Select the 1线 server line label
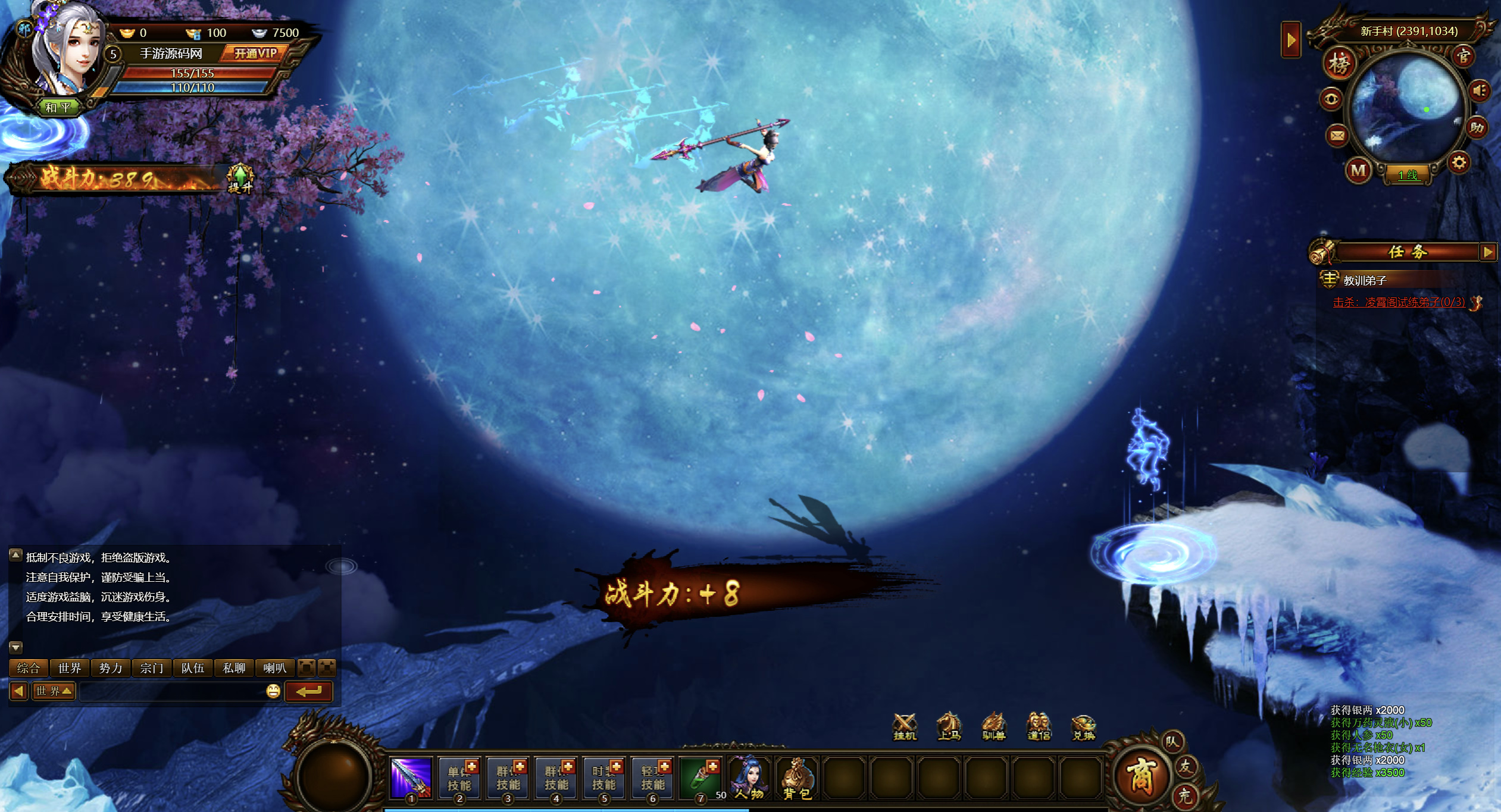The width and height of the screenshot is (1501, 812). [x=1408, y=175]
